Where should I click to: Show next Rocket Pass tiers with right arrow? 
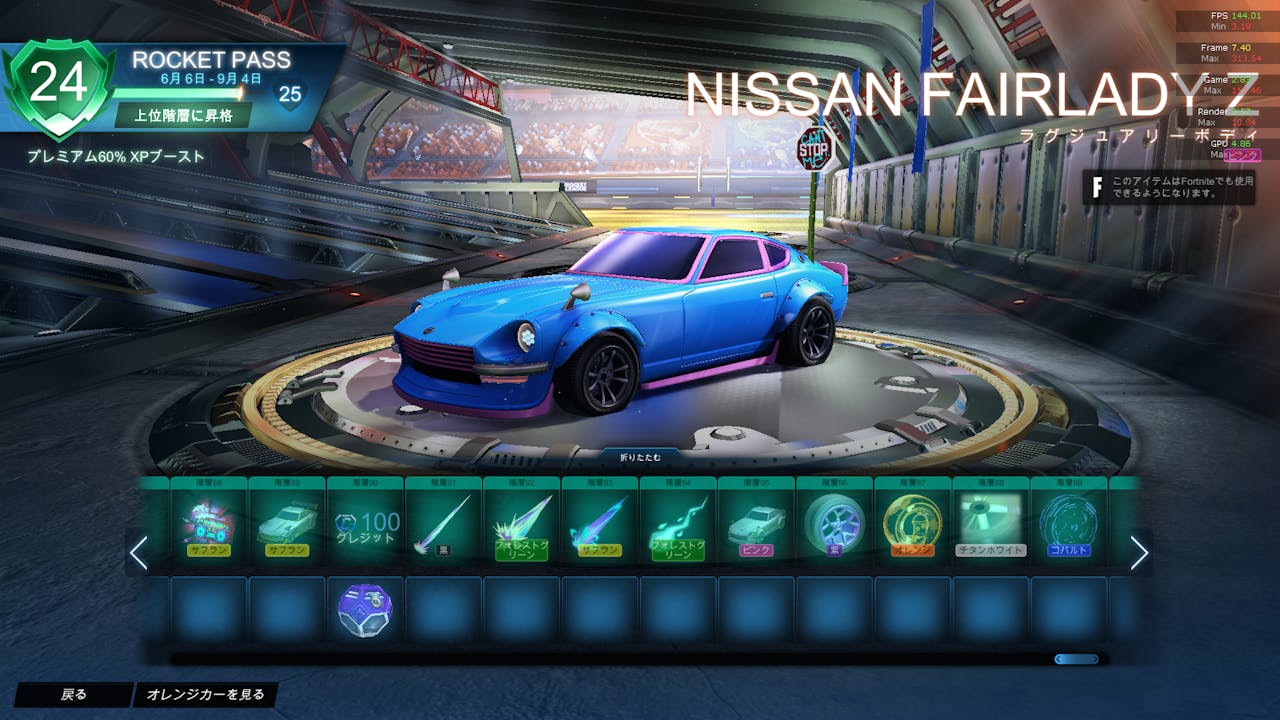(x=1139, y=552)
